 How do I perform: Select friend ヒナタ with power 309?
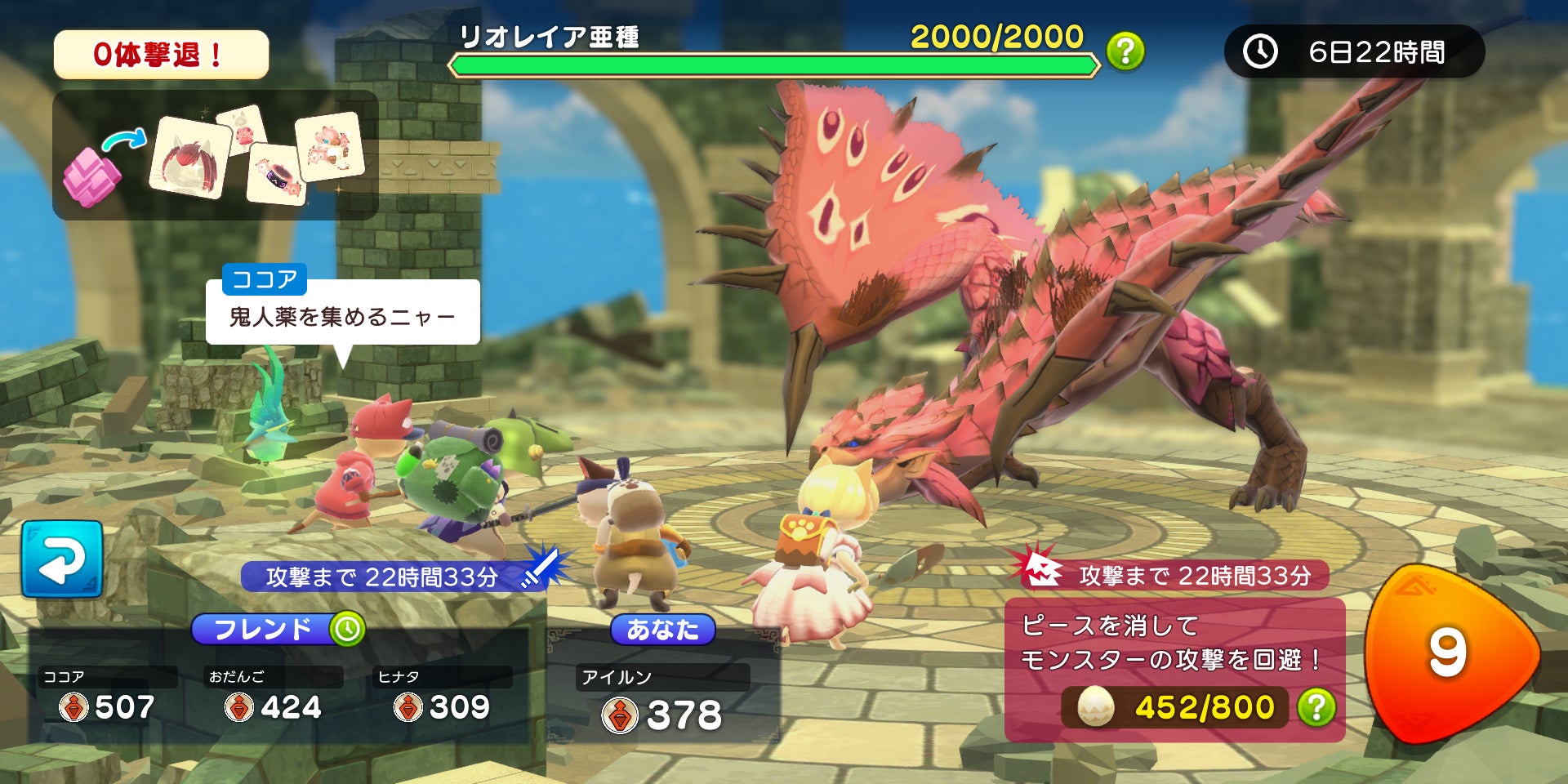442,696
